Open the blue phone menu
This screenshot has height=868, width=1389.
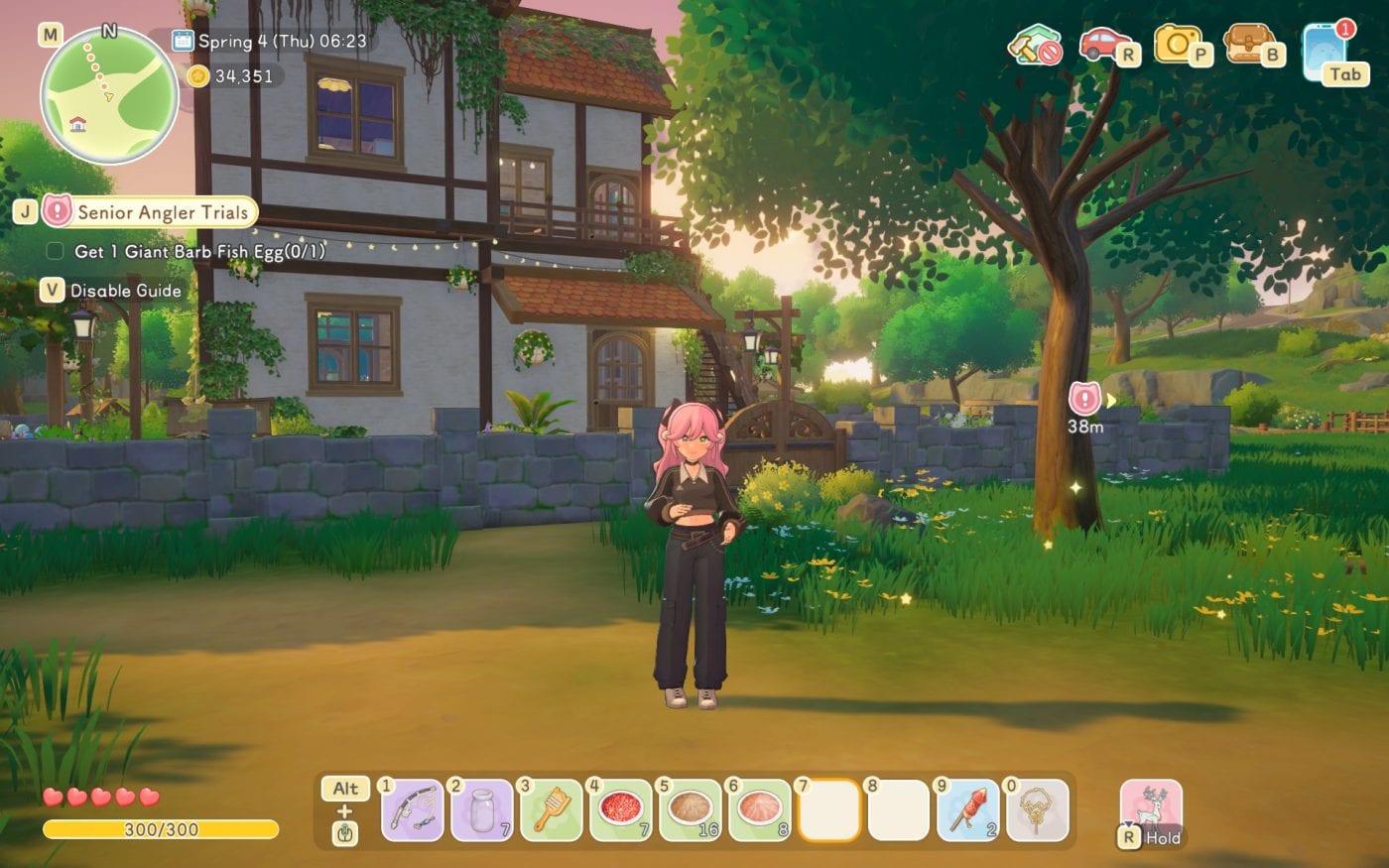[x=1326, y=53]
